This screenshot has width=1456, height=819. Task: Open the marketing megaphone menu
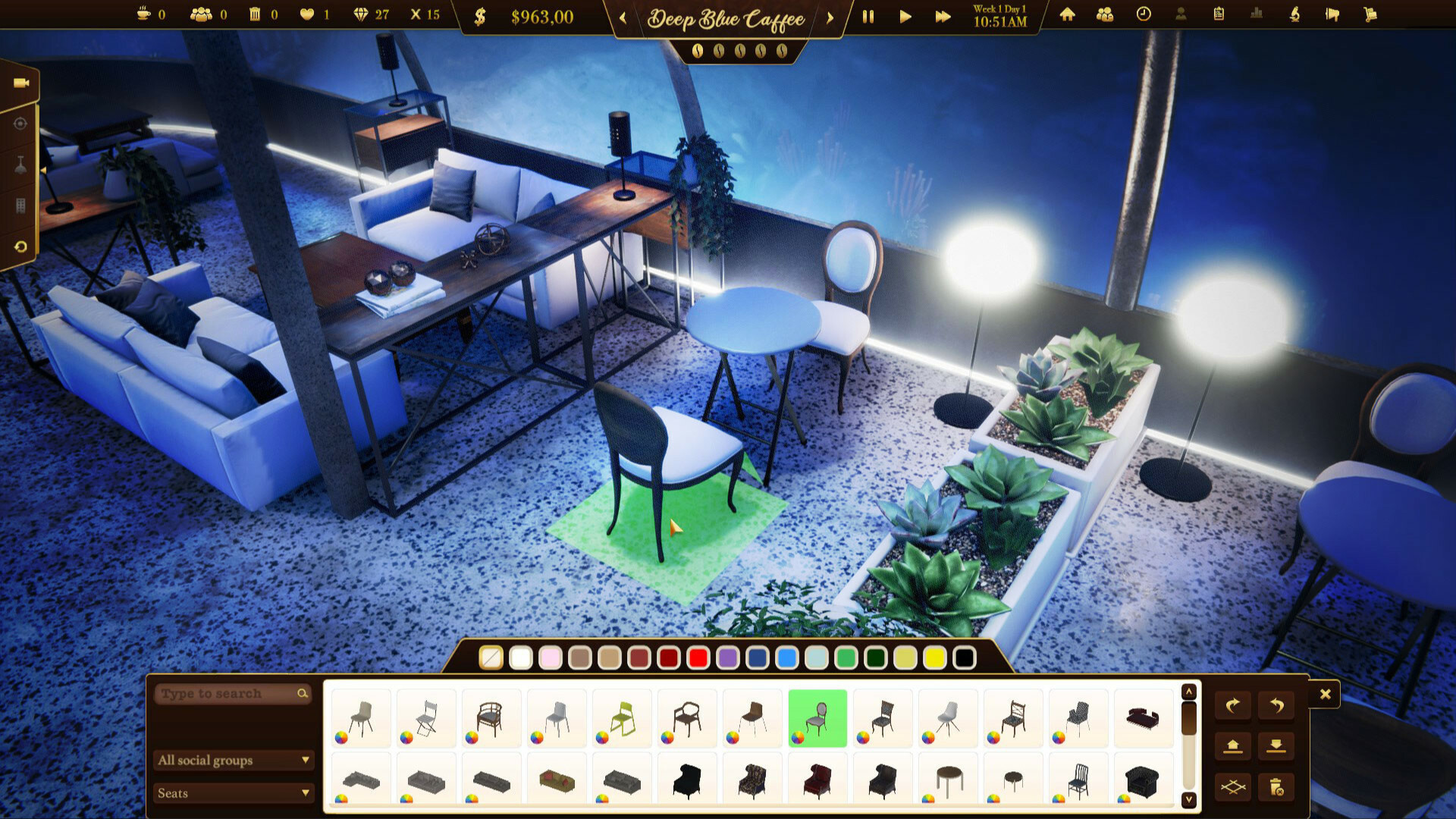point(1333,15)
